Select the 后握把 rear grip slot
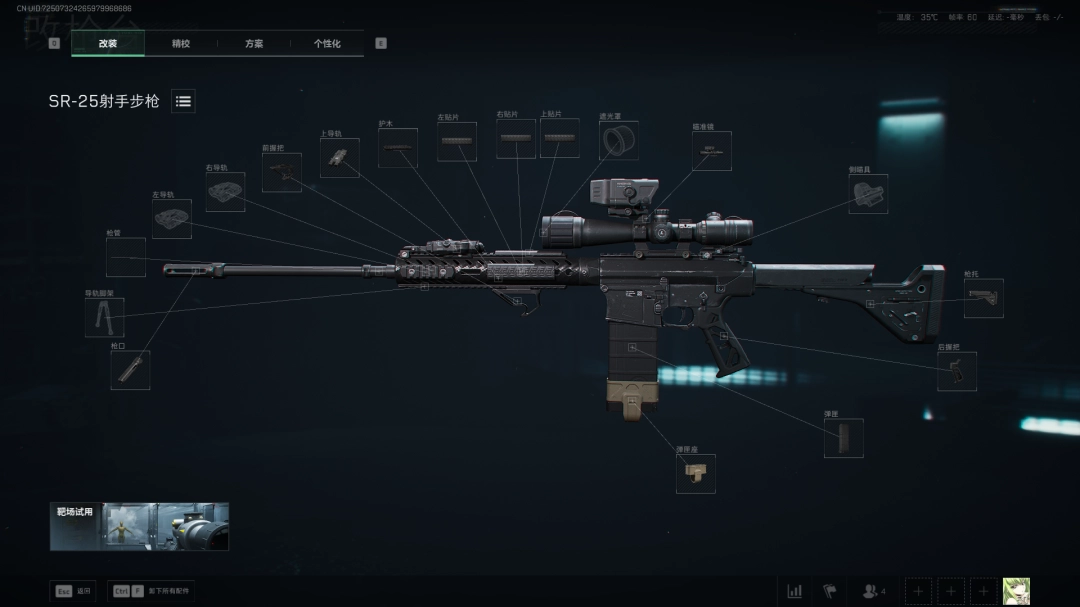 click(x=956, y=371)
